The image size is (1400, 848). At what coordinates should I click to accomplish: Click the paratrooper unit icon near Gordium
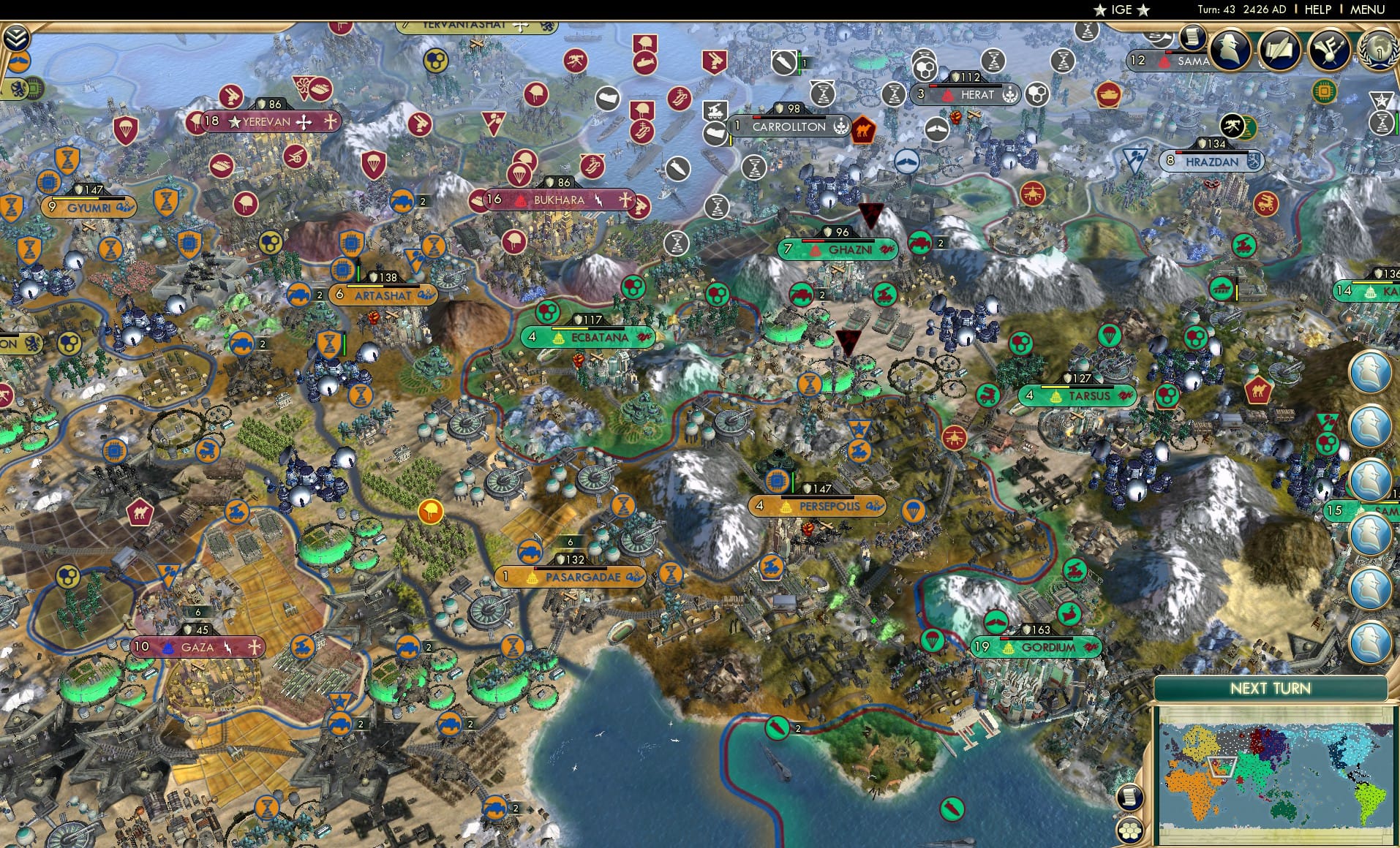[x=932, y=640]
